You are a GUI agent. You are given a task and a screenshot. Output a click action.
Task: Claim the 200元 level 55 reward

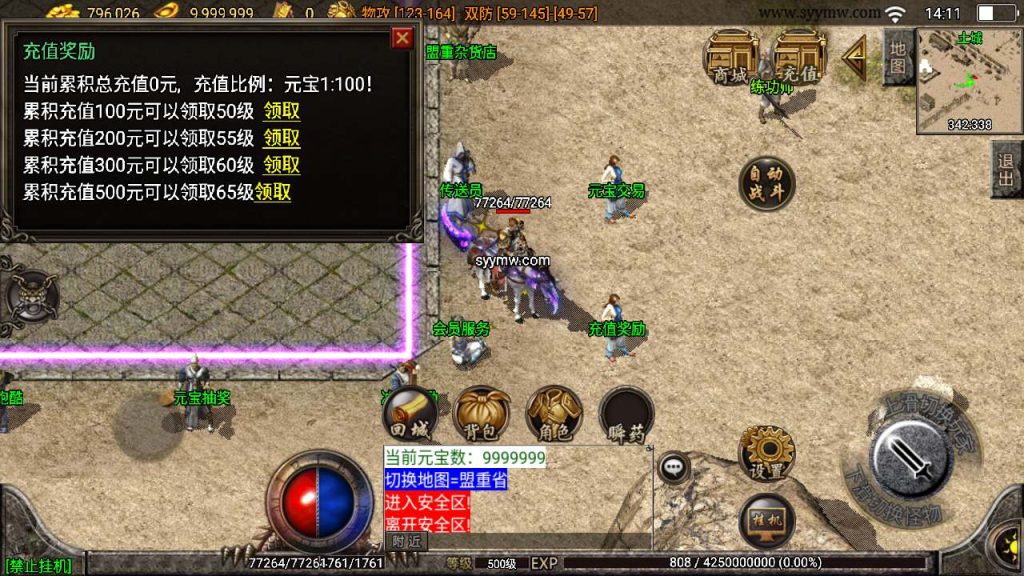pos(282,138)
